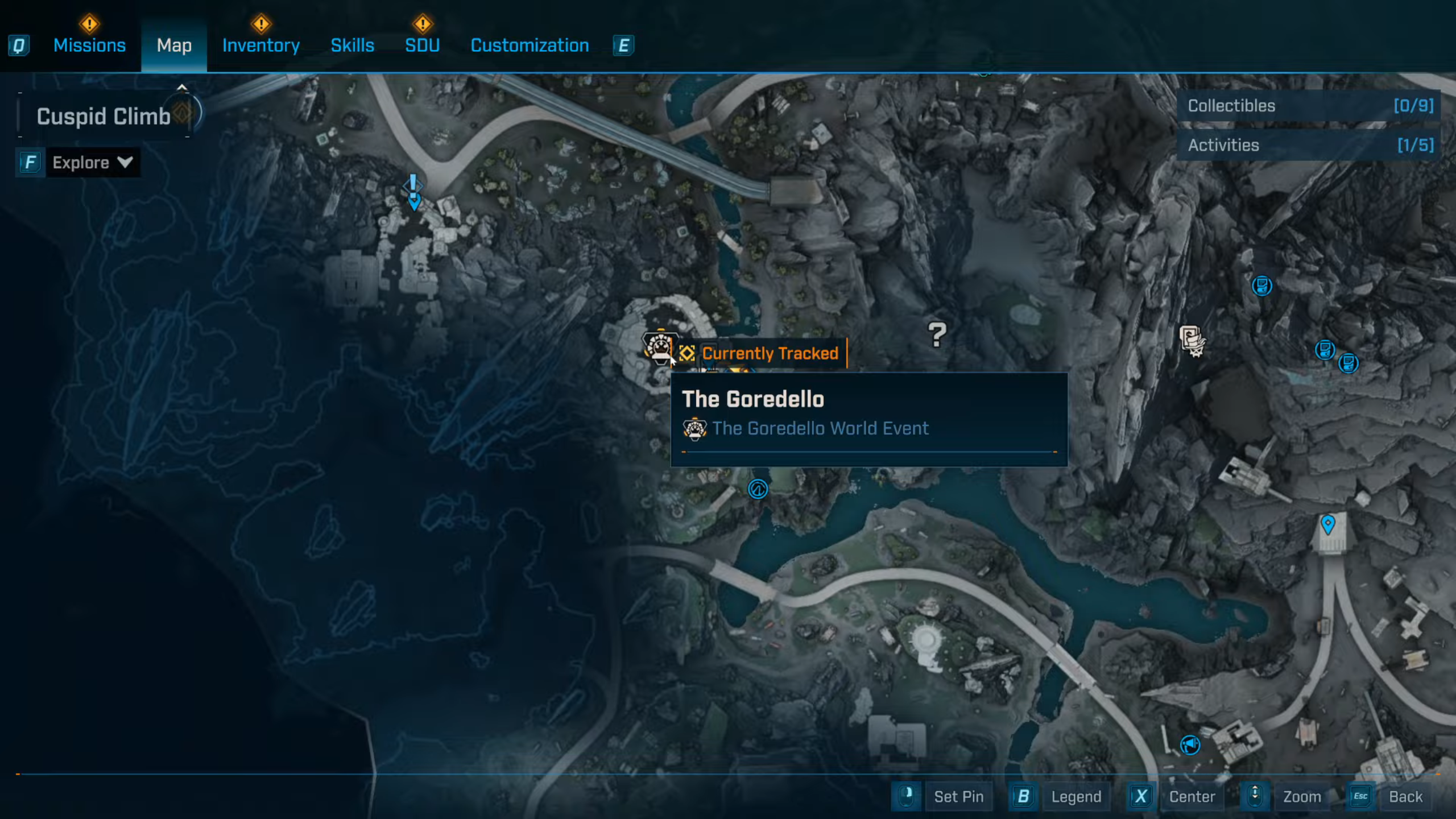Switch to the Inventory tab

coord(260,45)
